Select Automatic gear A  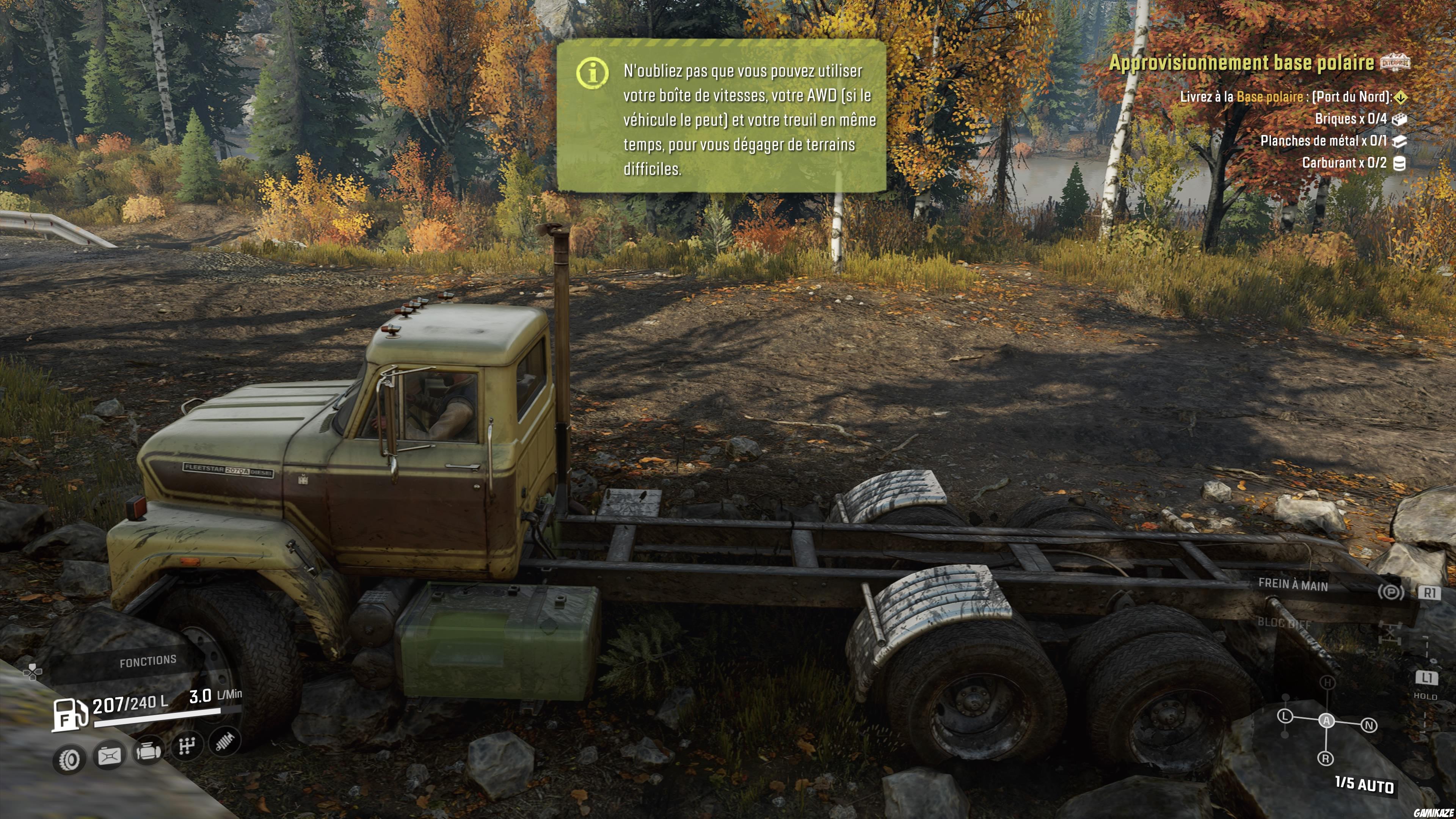(1327, 720)
